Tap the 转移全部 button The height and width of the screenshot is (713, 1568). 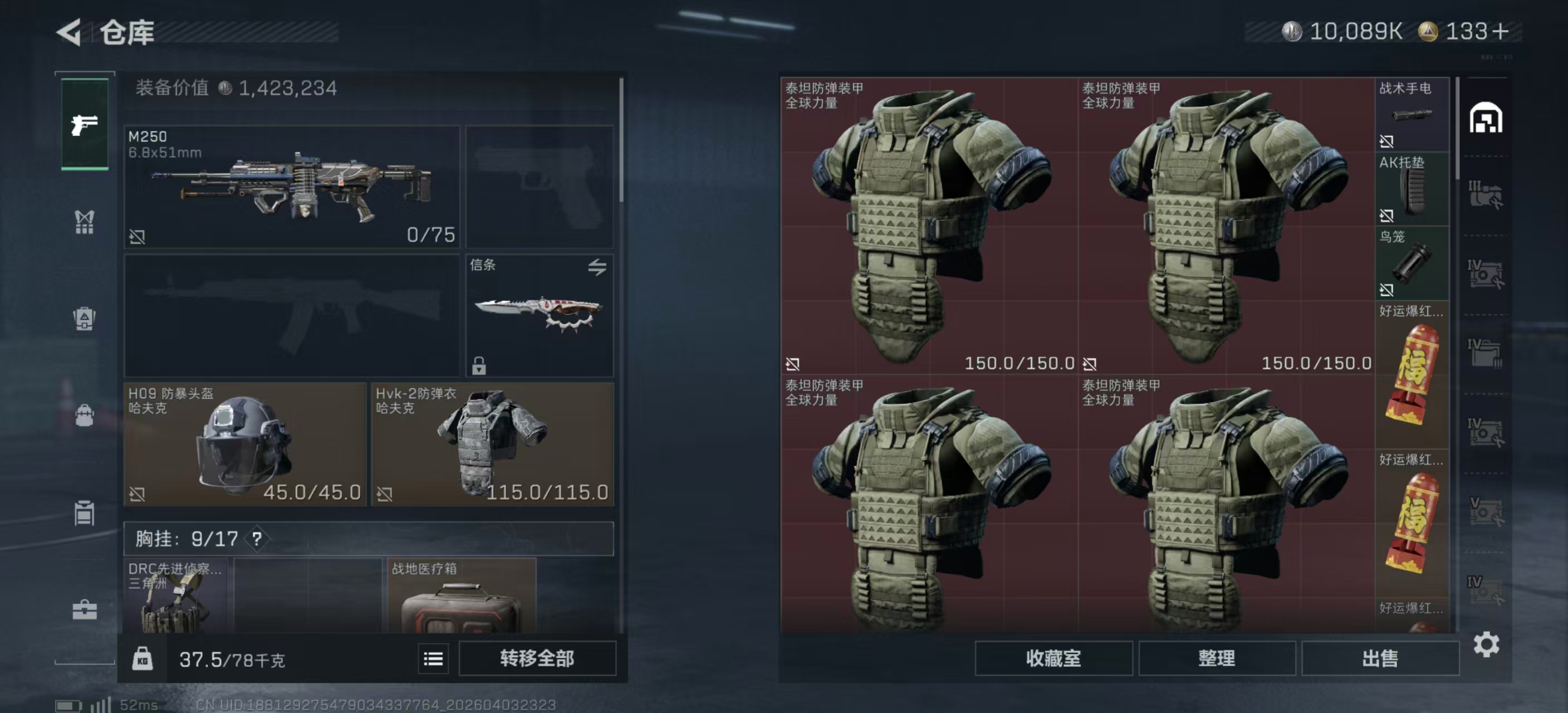pyautogui.click(x=537, y=658)
